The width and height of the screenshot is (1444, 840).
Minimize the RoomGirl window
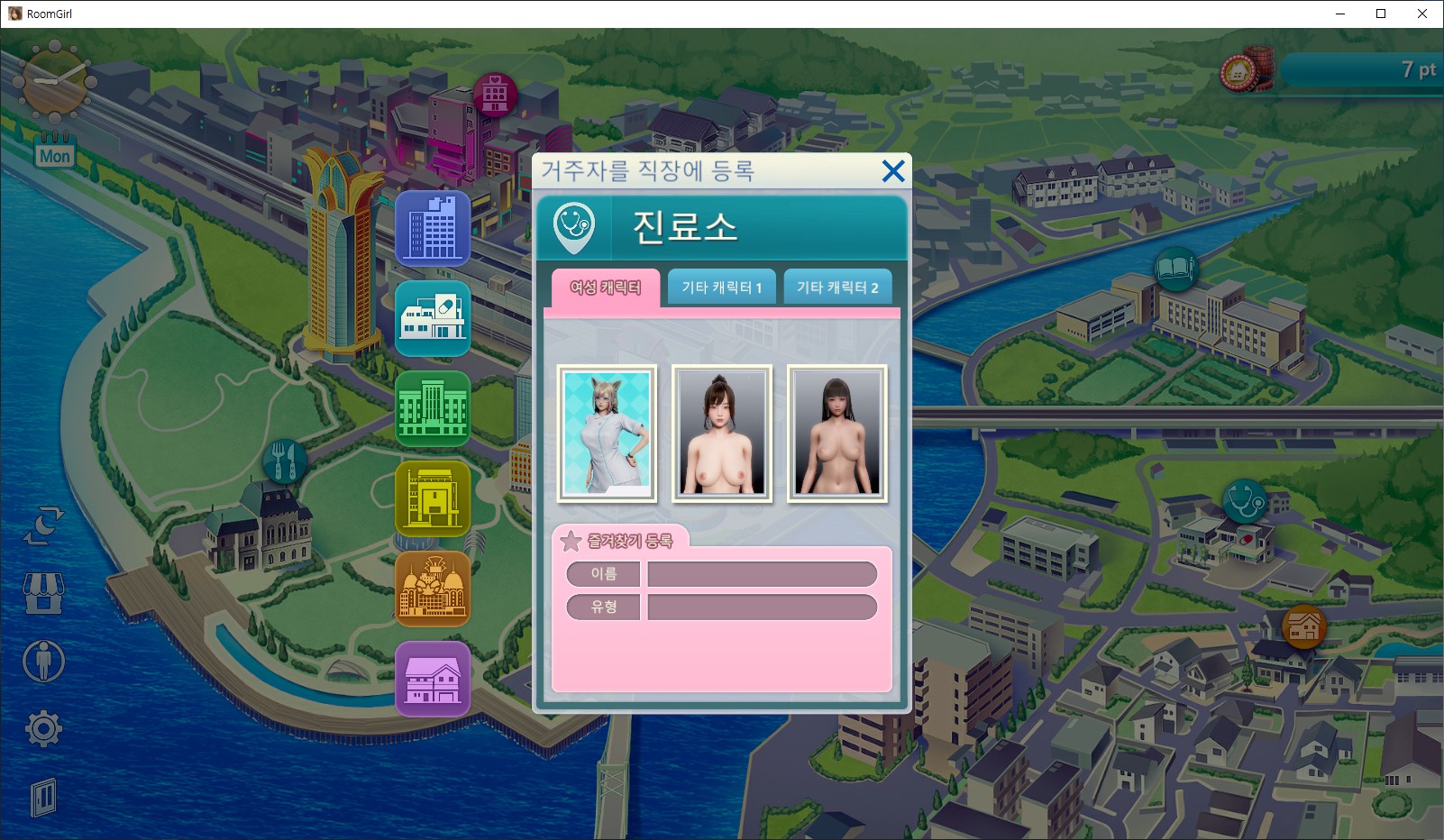[x=1339, y=14]
